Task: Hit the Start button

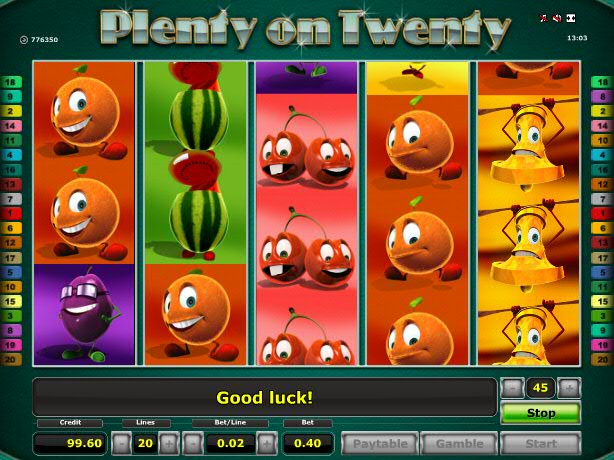Action: 540,443
